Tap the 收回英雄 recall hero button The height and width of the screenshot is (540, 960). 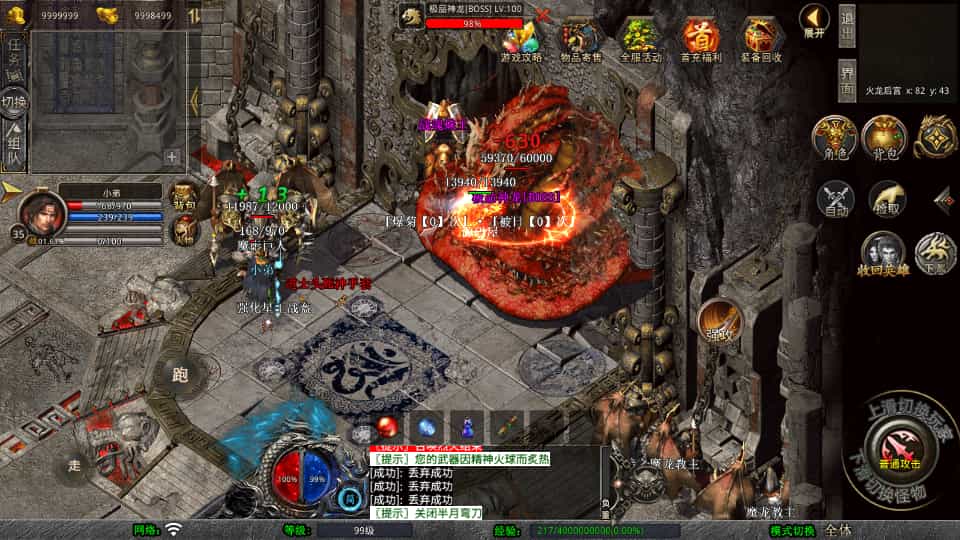(x=883, y=254)
